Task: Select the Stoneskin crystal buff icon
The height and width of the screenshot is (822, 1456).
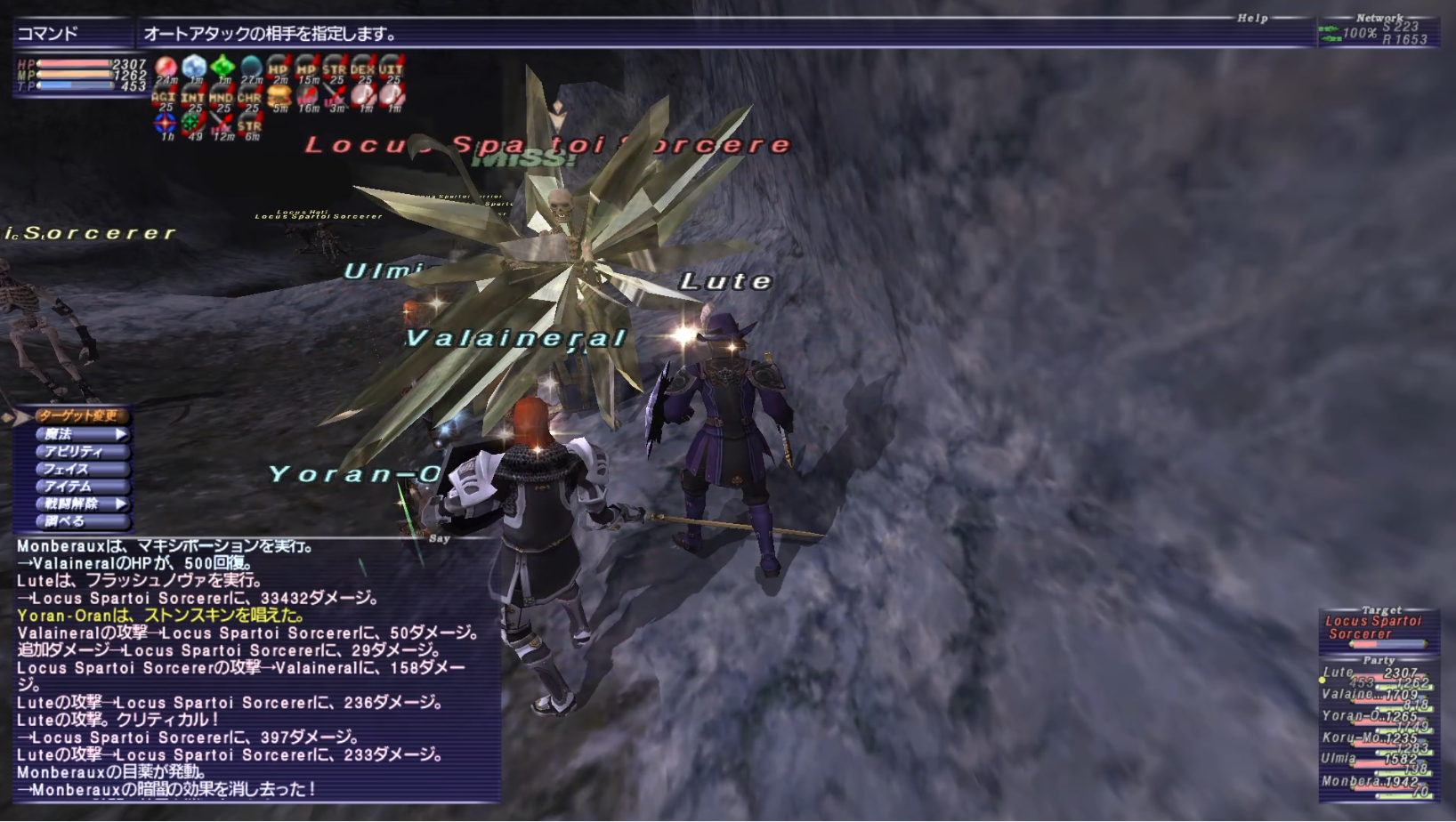Action: click(193, 67)
